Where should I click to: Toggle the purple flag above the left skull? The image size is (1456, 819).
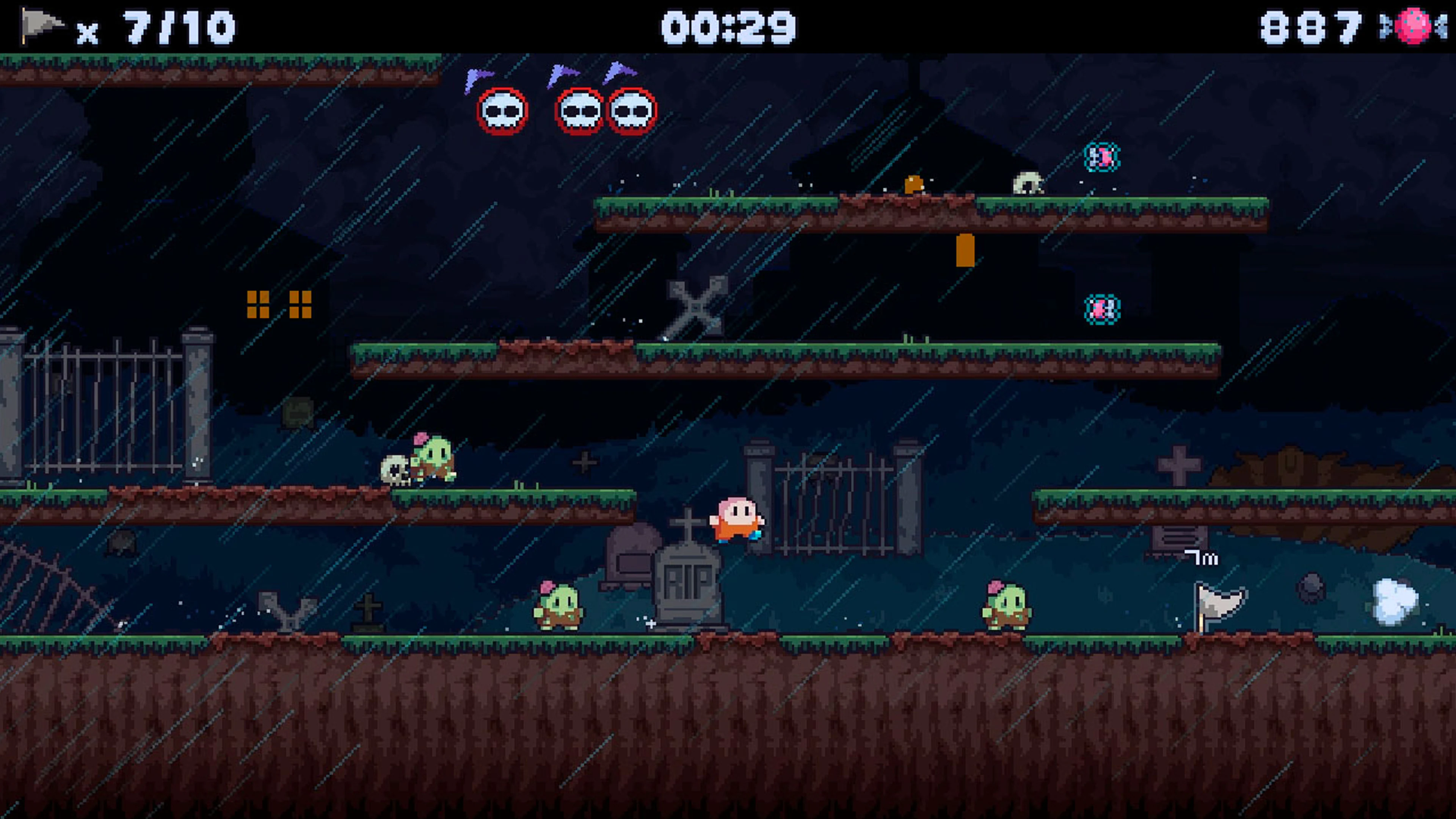[x=476, y=76]
